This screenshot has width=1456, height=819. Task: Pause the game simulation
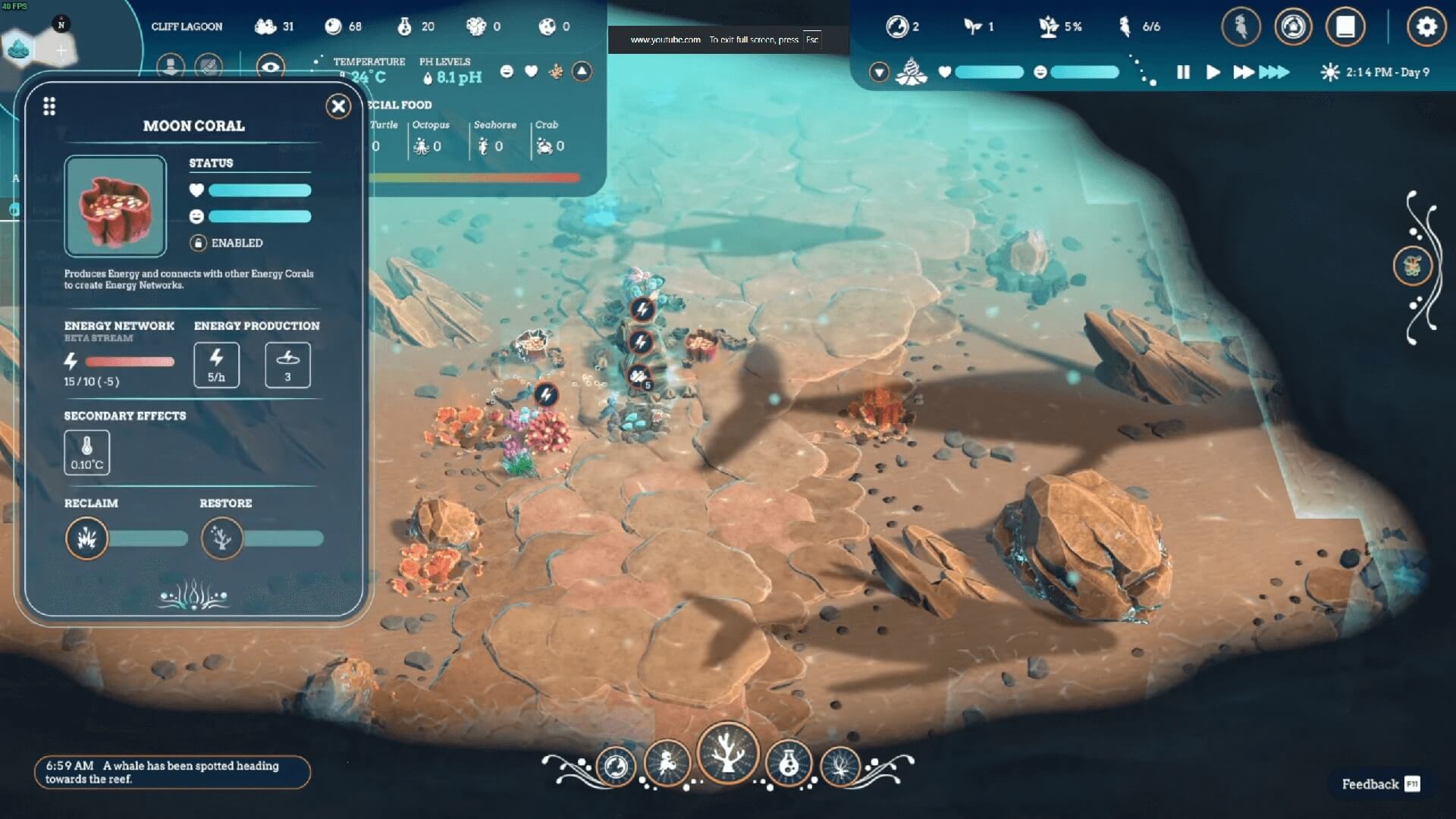point(1183,72)
